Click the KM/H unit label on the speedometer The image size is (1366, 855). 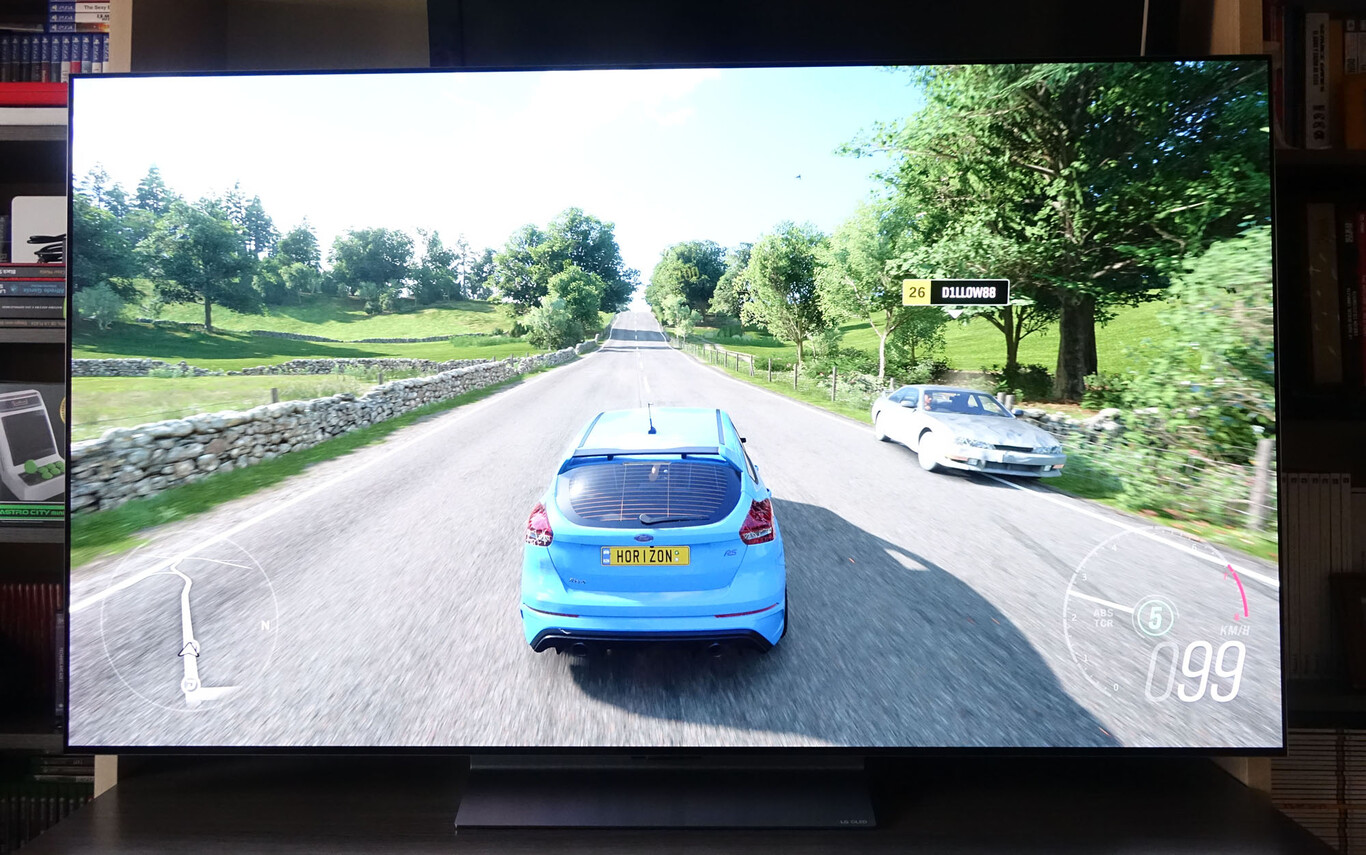point(1236,630)
